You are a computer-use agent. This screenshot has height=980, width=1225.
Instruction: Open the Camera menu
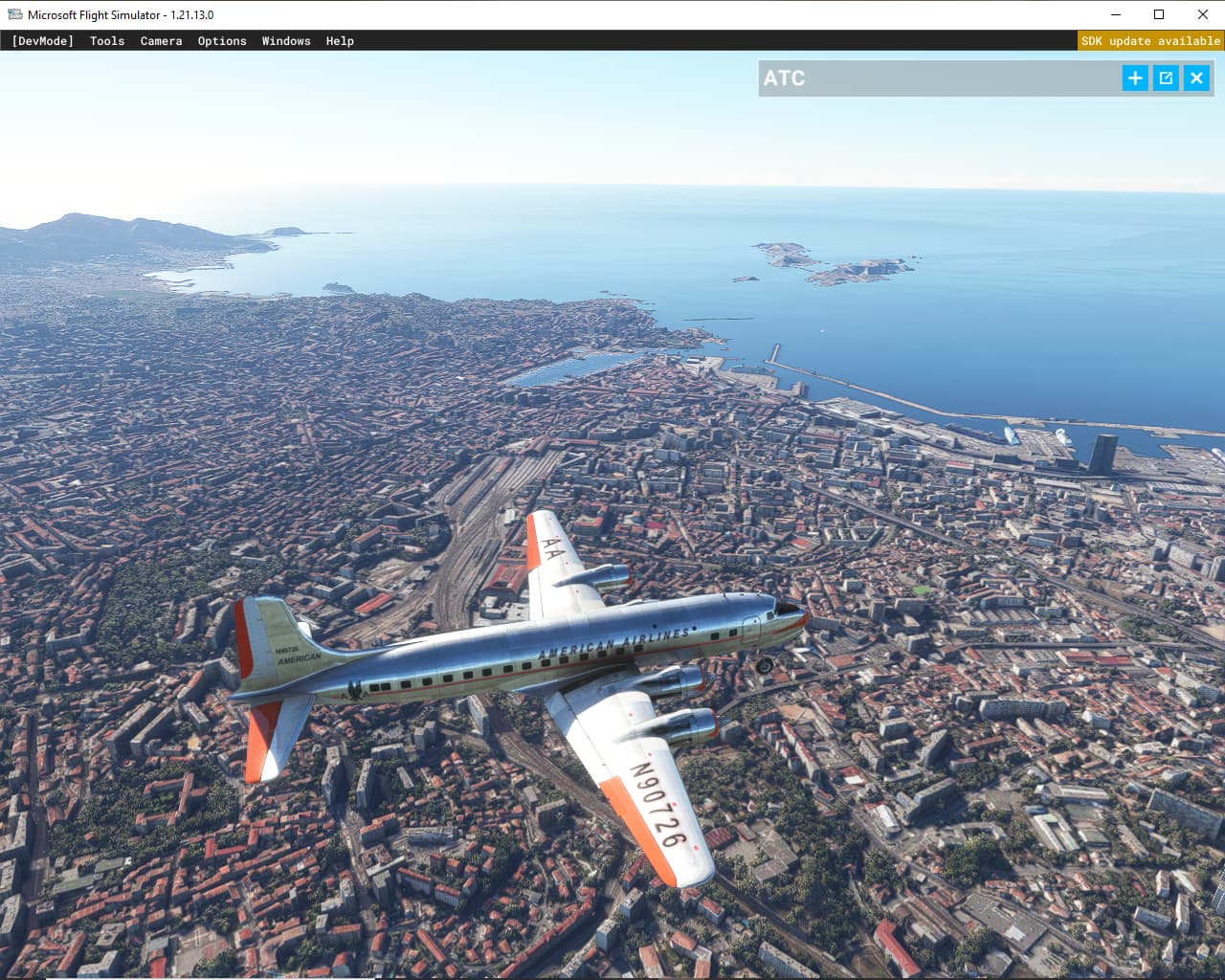click(161, 41)
